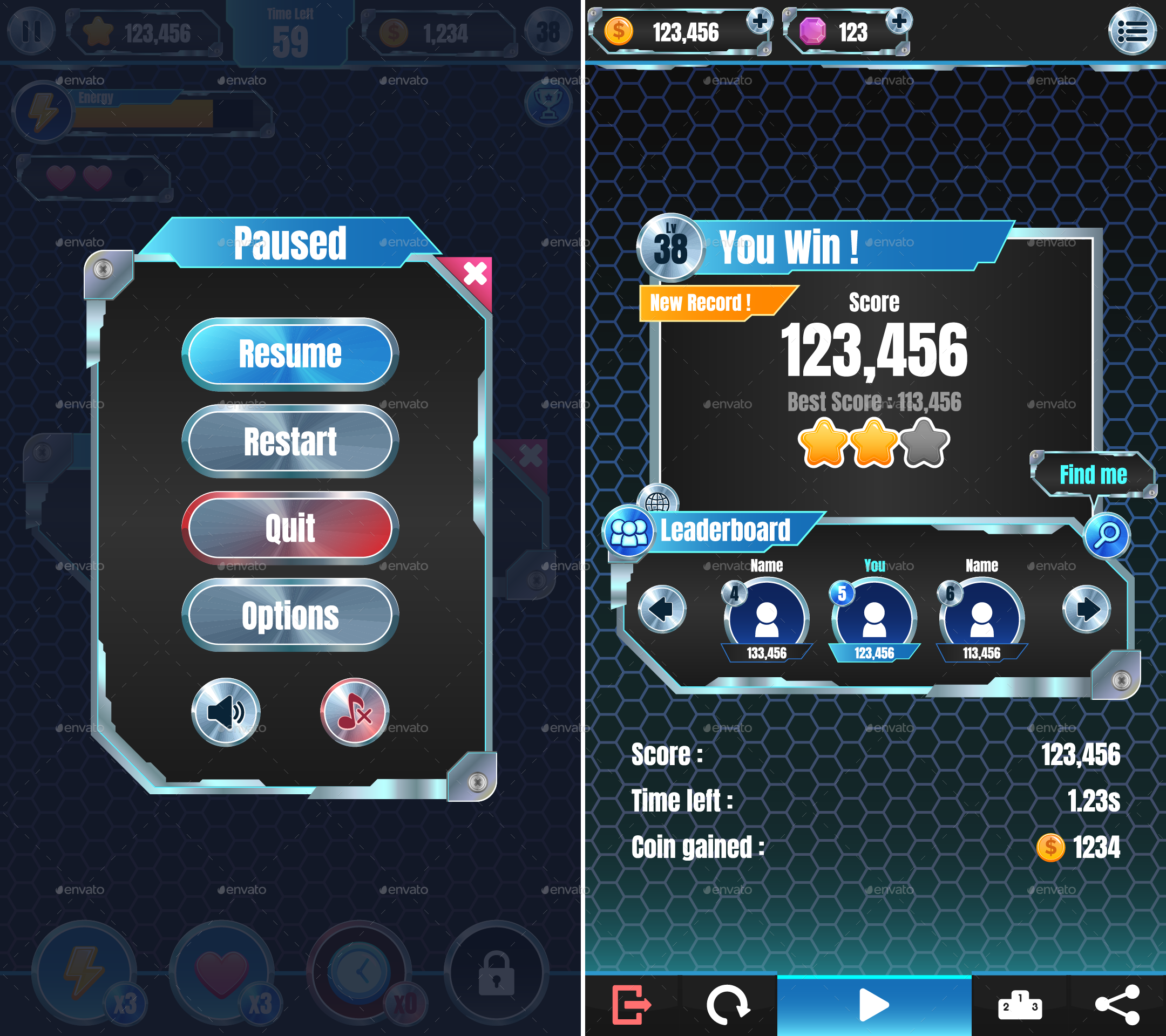Open the list menu icon
This screenshot has width=1166, height=1036.
coord(1132,31)
